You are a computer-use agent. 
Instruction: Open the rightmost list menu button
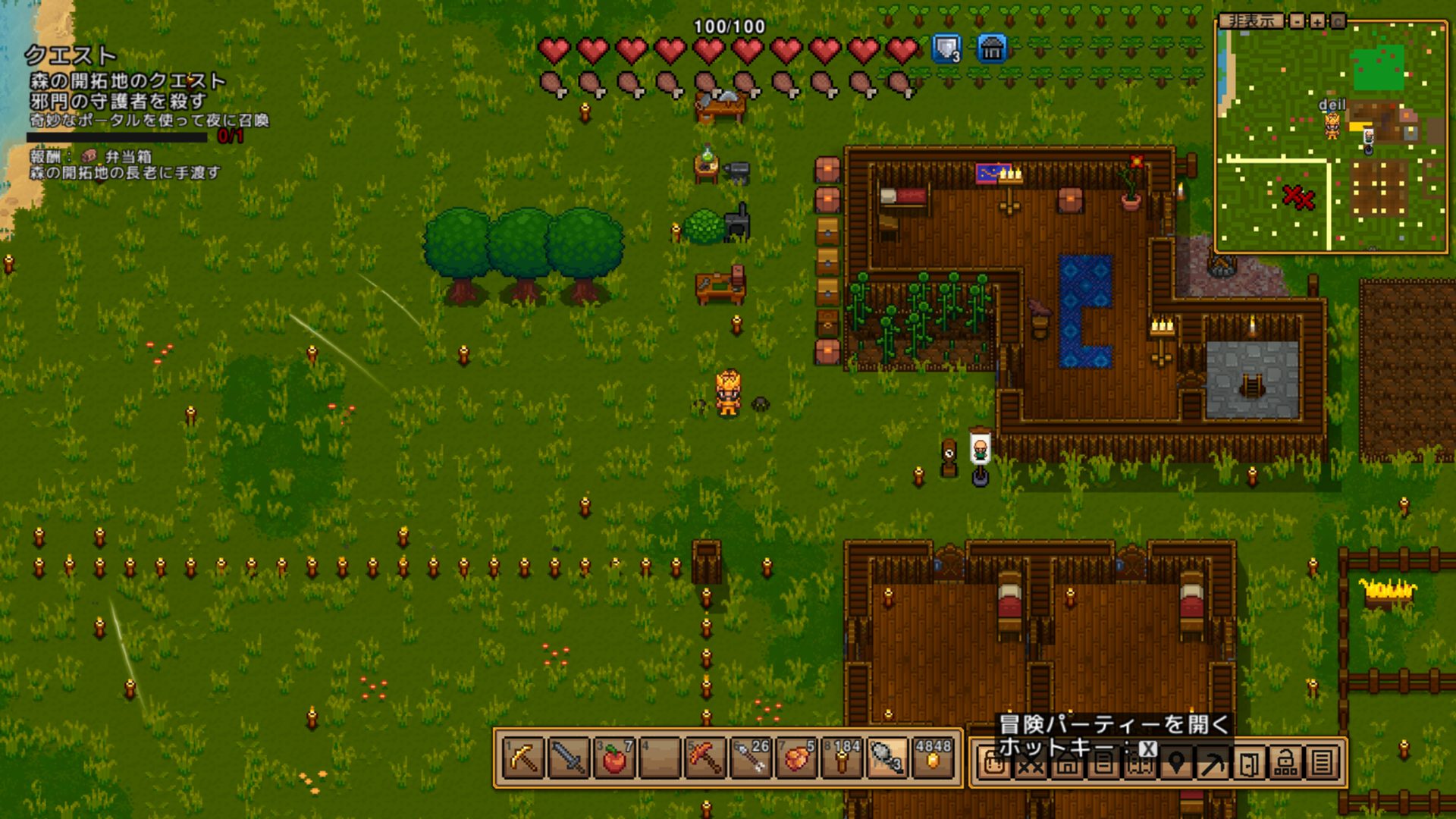point(1322,764)
